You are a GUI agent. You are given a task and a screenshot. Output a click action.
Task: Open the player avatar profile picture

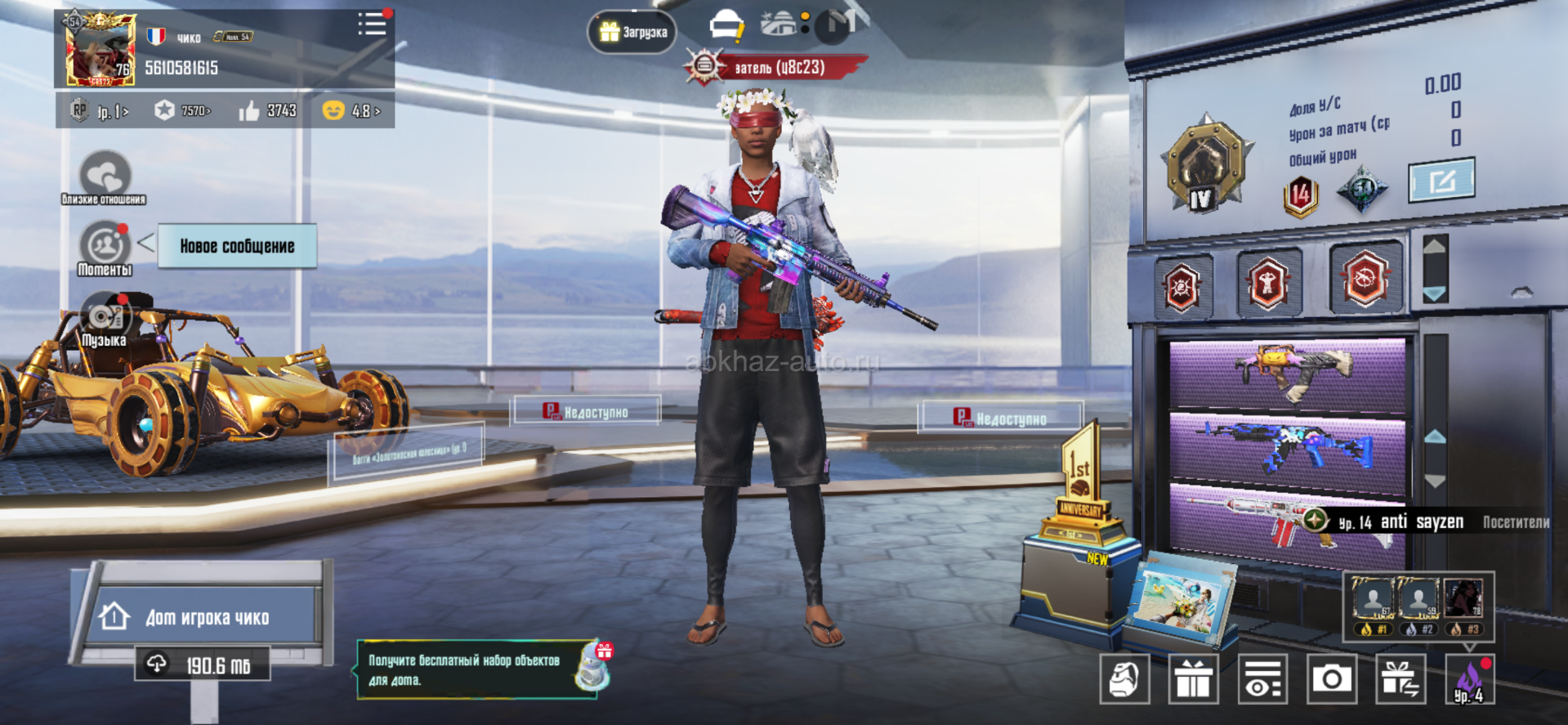point(101,51)
